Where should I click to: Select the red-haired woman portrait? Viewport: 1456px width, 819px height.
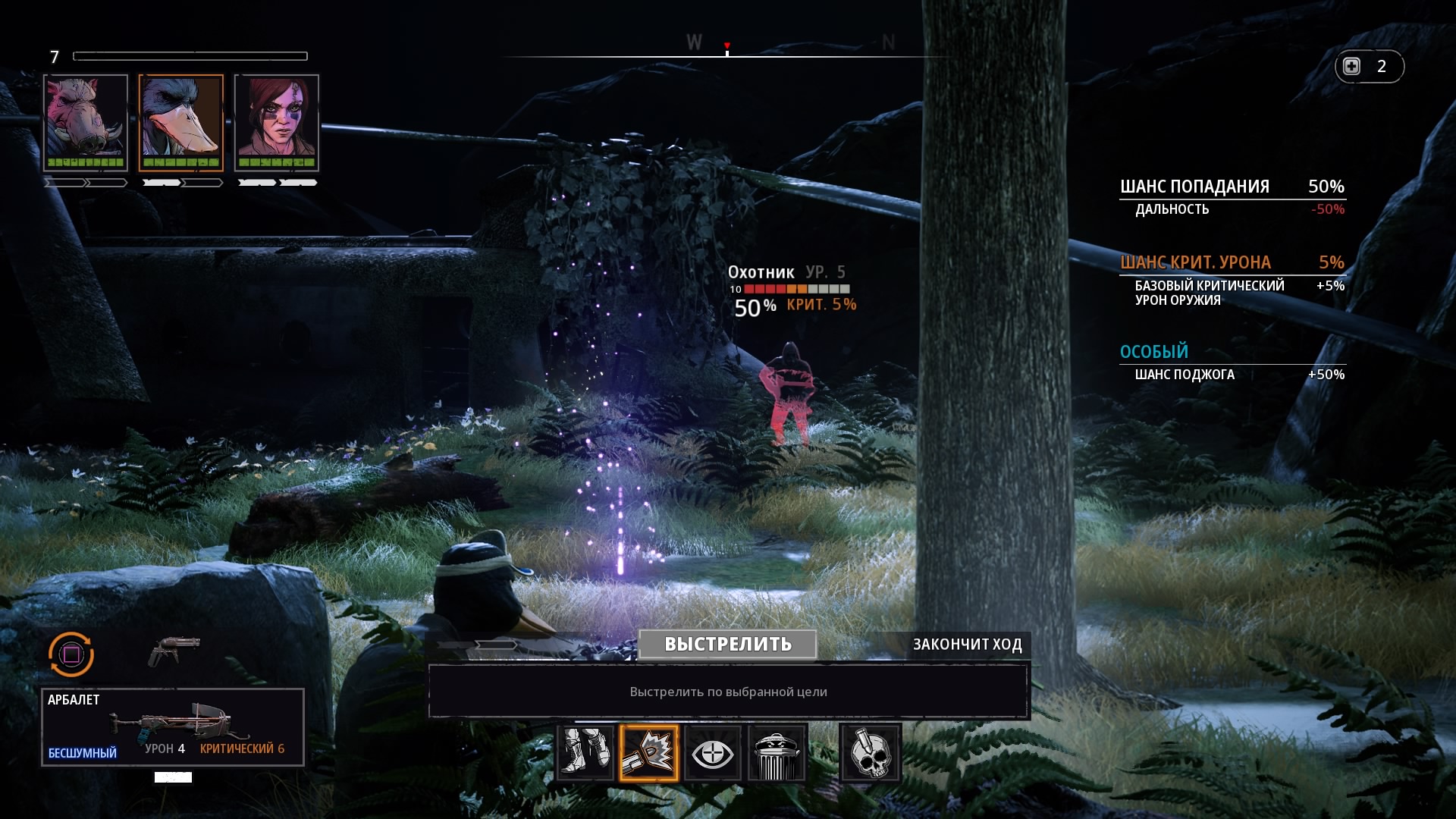277,123
